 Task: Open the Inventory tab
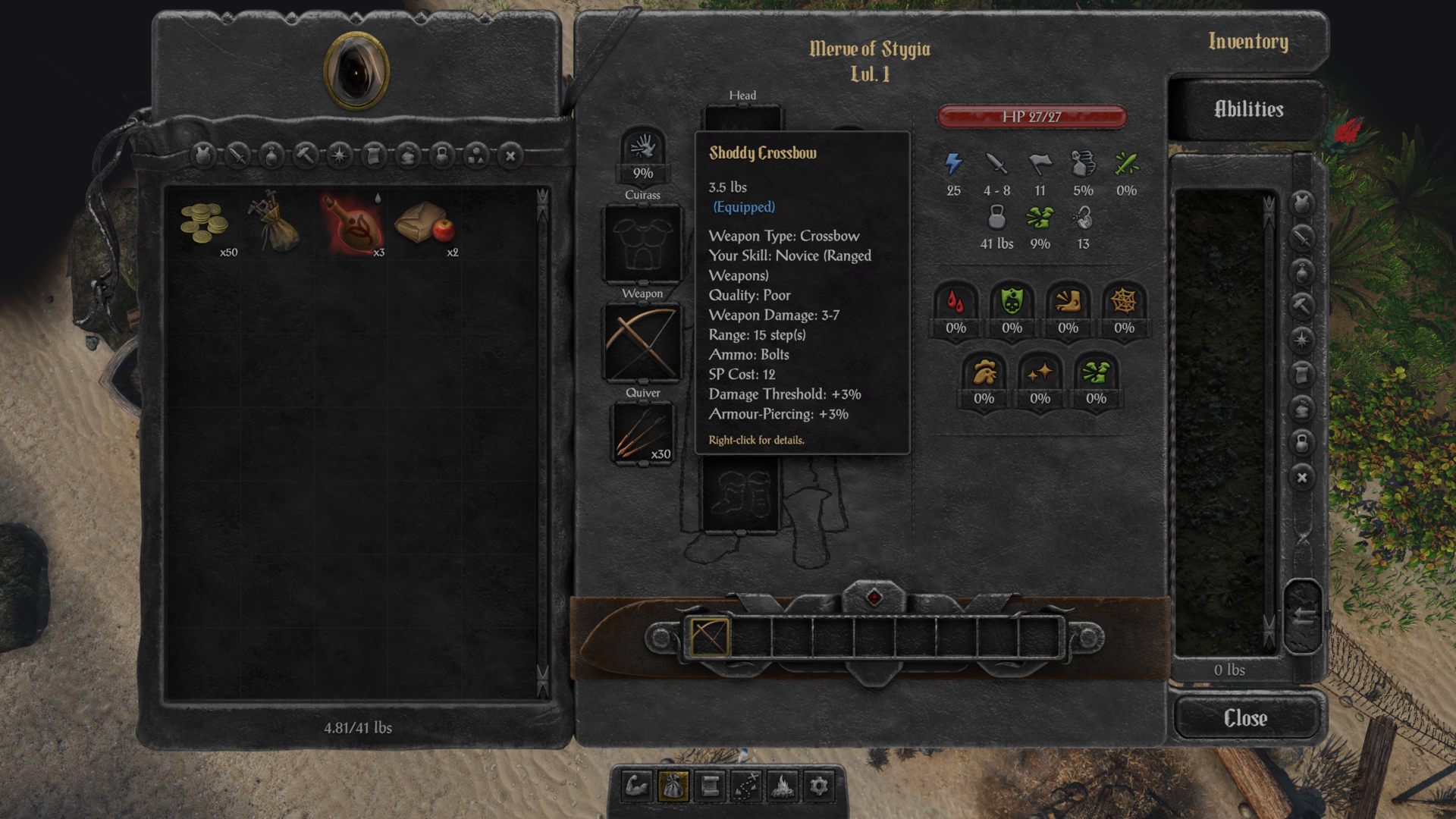(x=1248, y=42)
